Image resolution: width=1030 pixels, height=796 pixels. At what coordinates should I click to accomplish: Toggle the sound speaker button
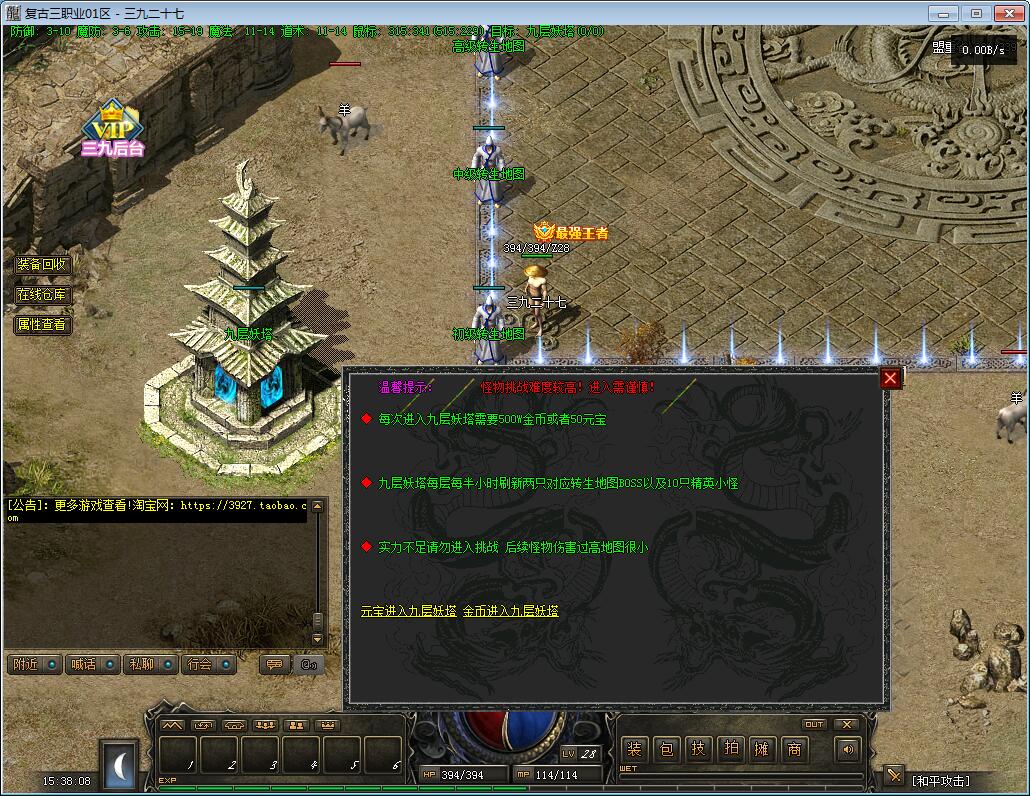(x=848, y=748)
